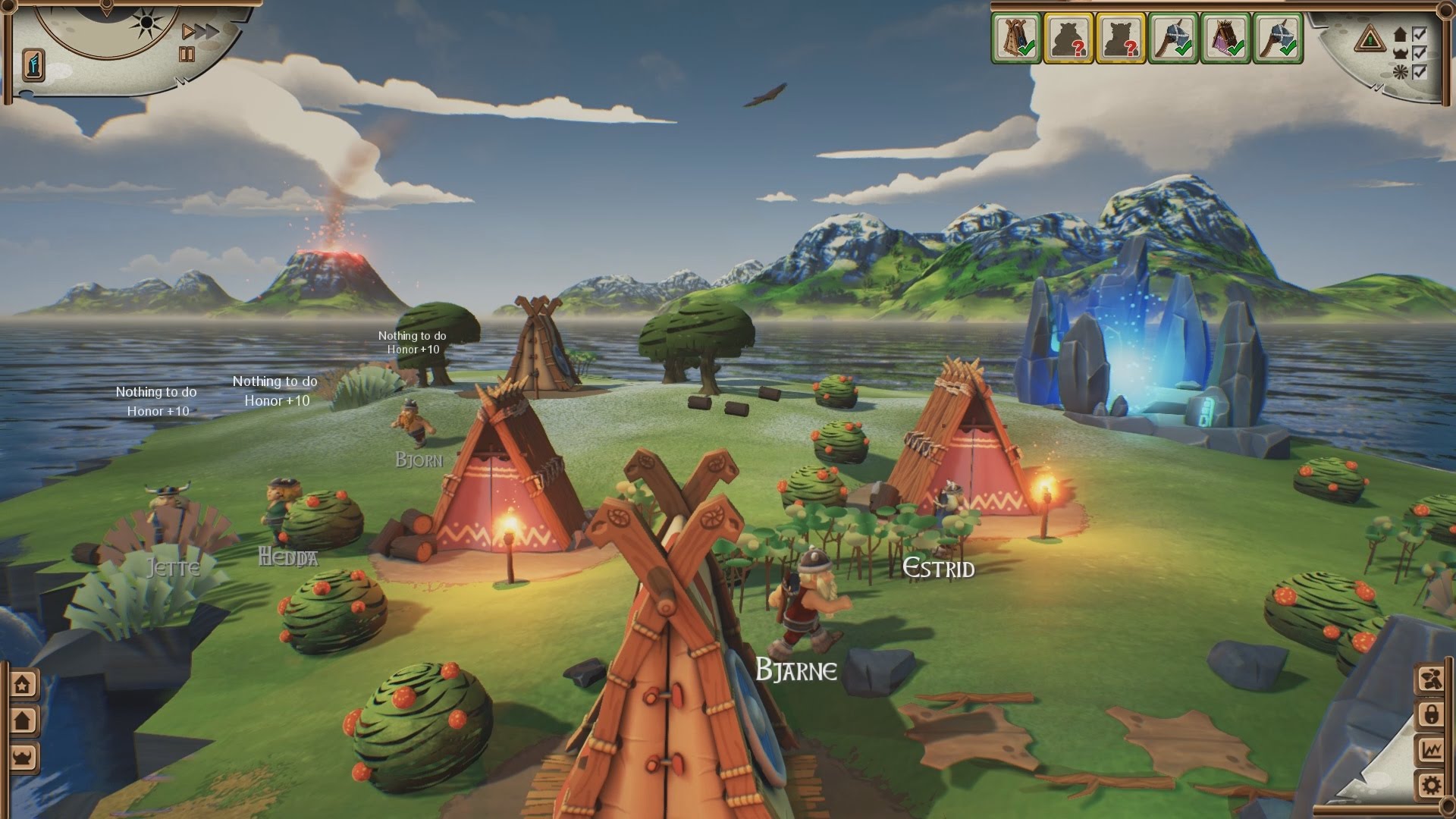Click the warning triangle alert icon

coord(1370,36)
